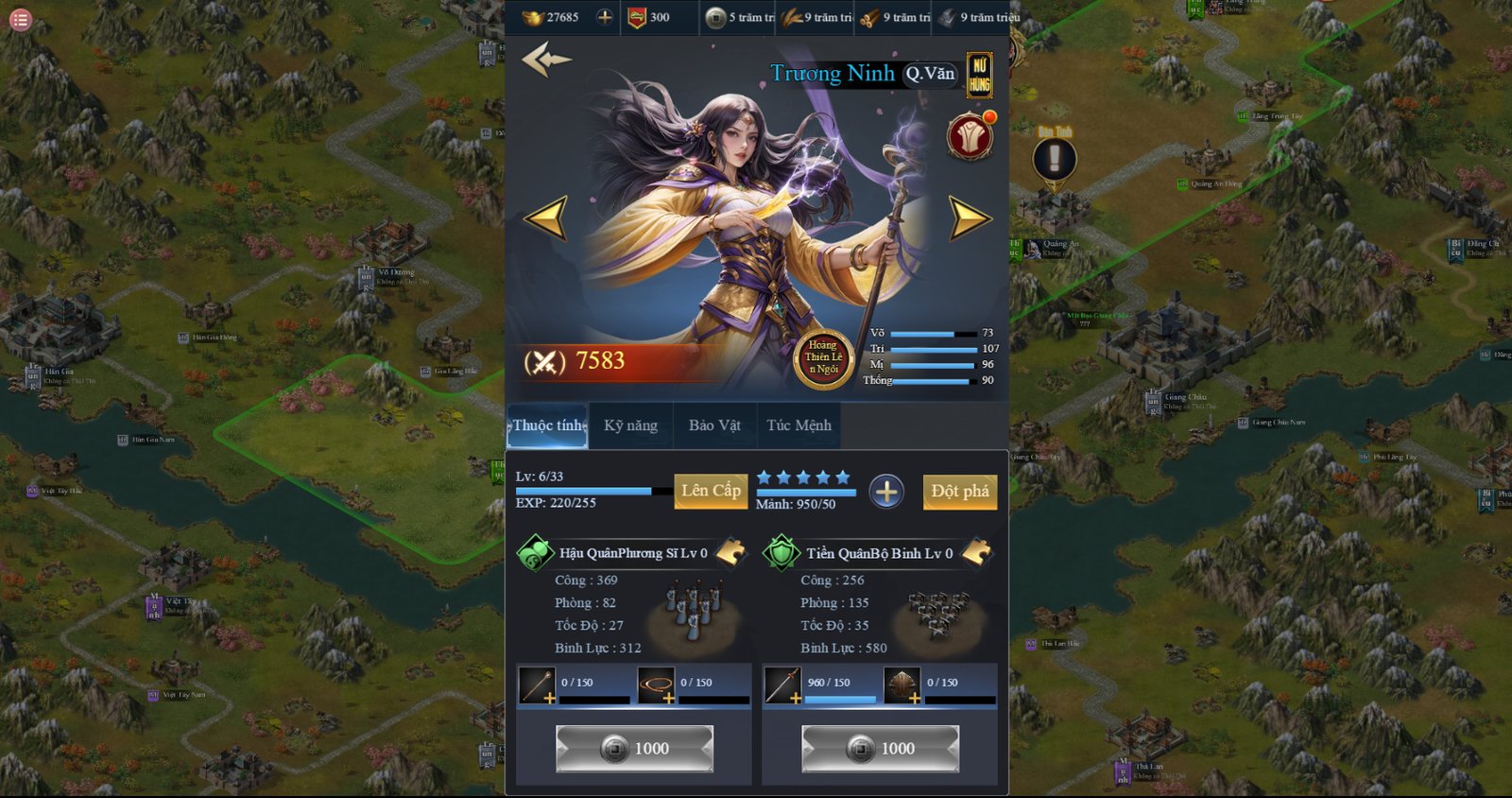Add hero shards with the blue plus
The image size is (1512, 798).
pos(886,492)
